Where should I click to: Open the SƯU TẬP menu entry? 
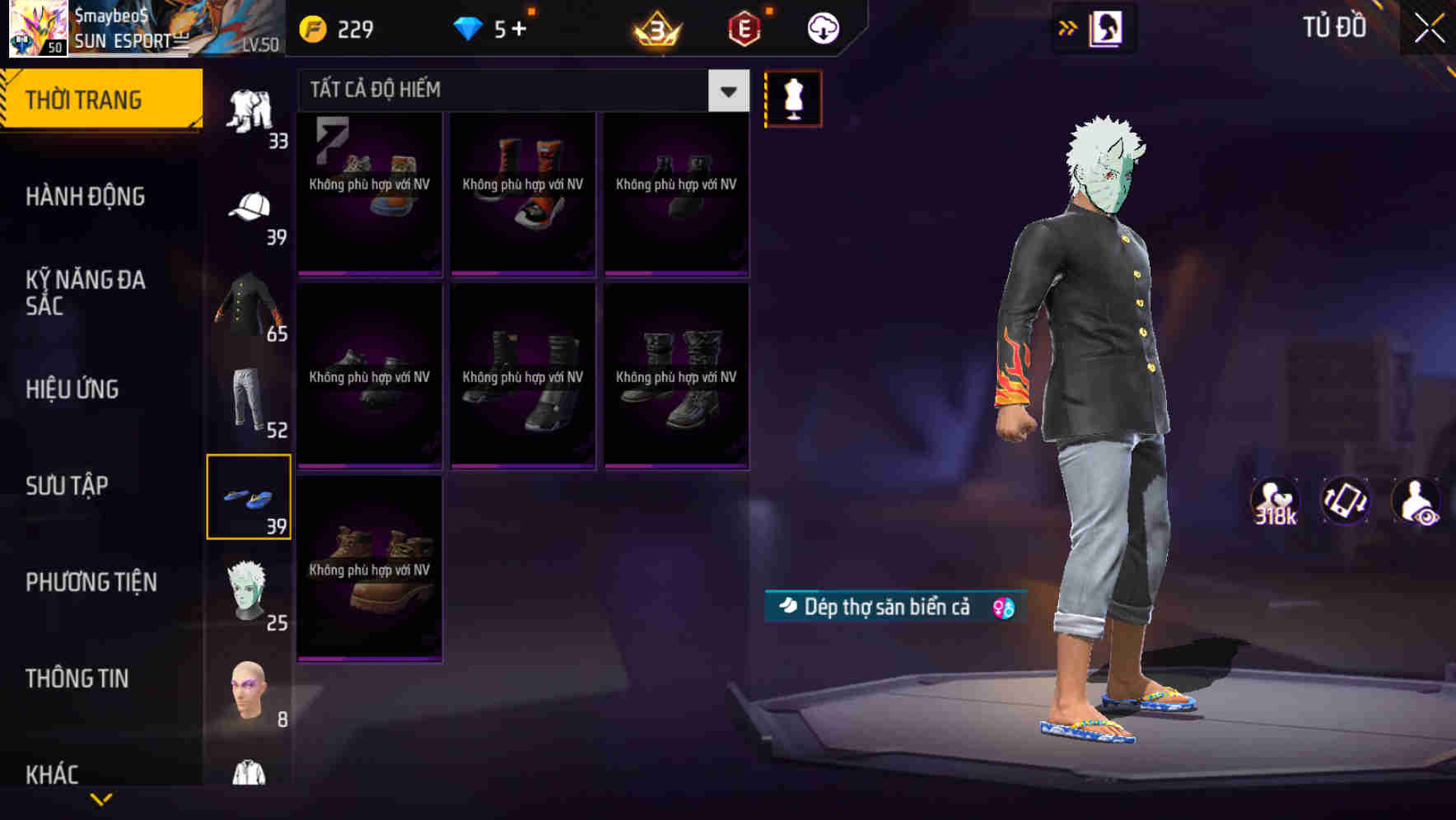click(x=66, y=486)
